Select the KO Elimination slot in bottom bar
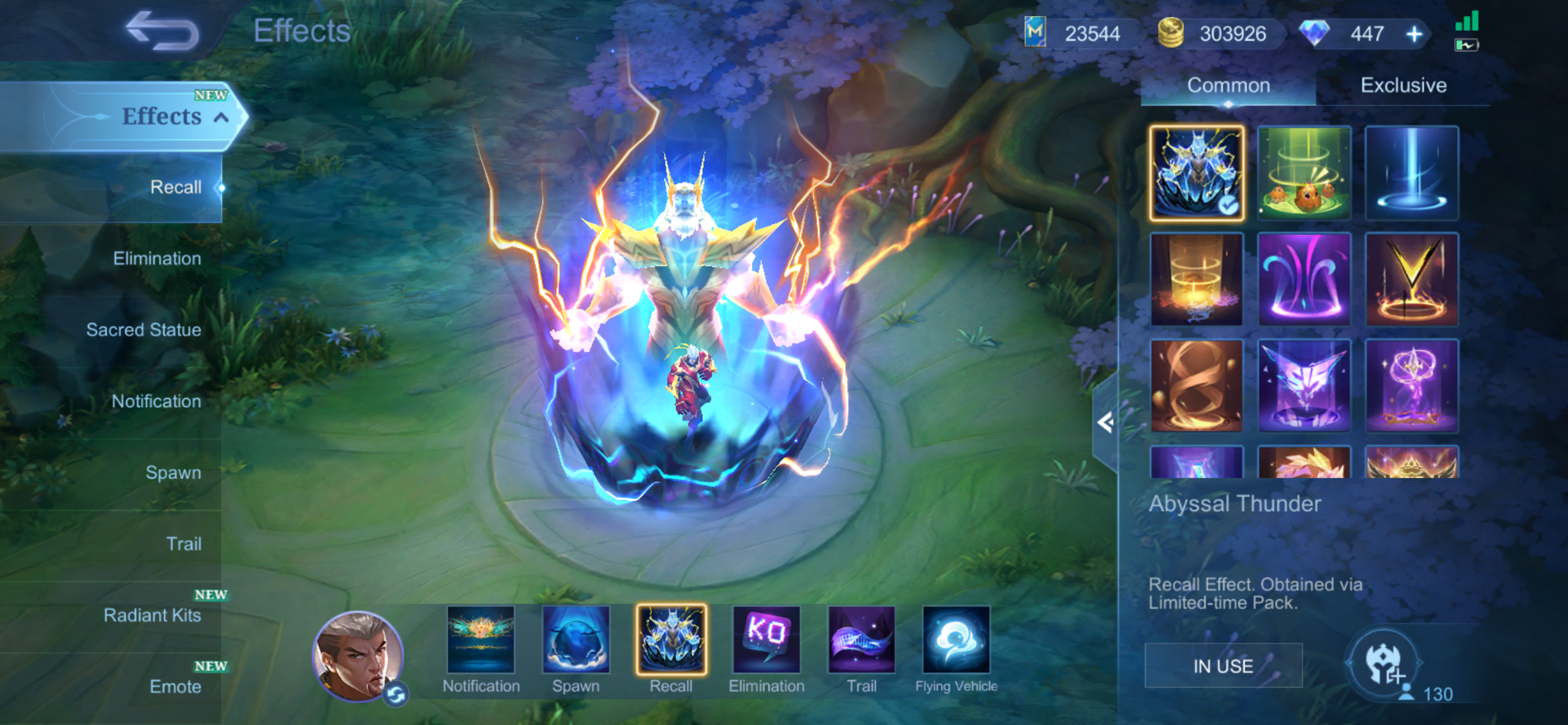Image resolution: width=1568 pixels, height=725 pixels. (x=766, y=640)
